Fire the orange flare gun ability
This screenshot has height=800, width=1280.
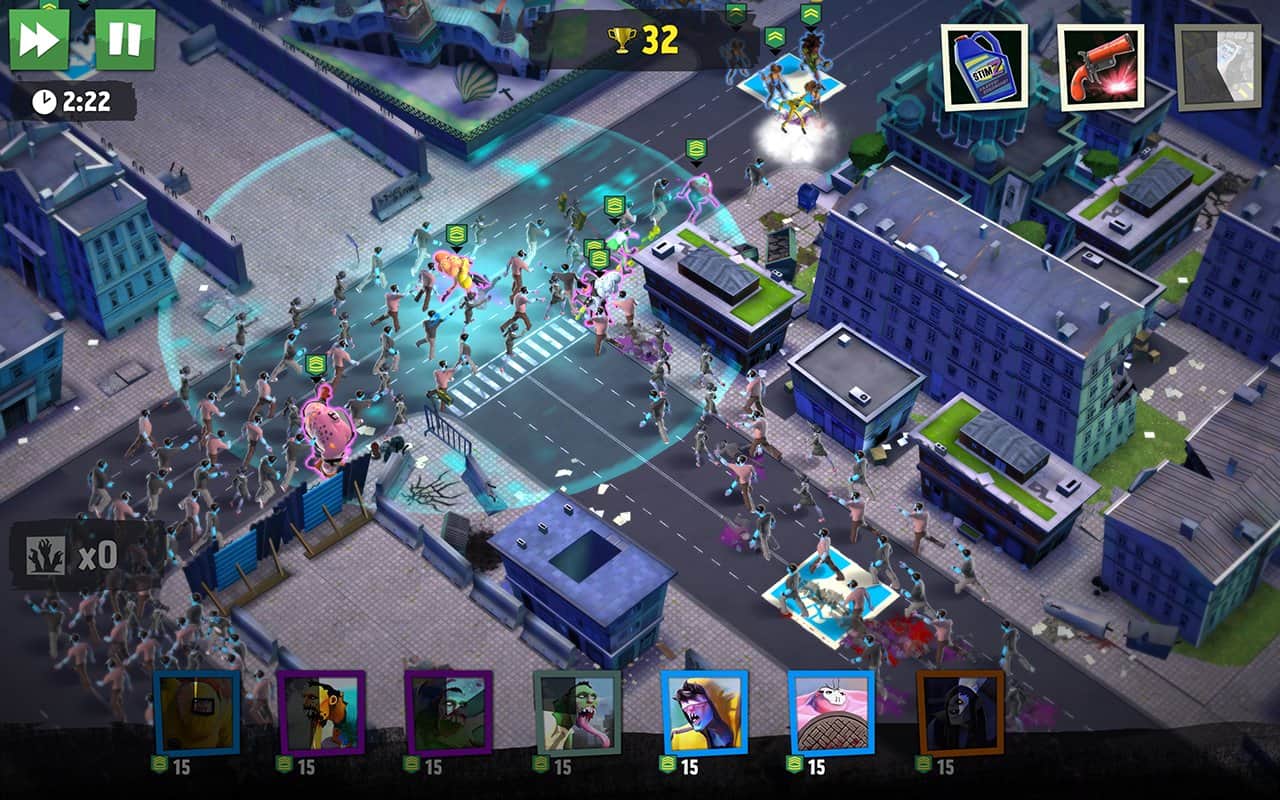(x=1101, y=67)
